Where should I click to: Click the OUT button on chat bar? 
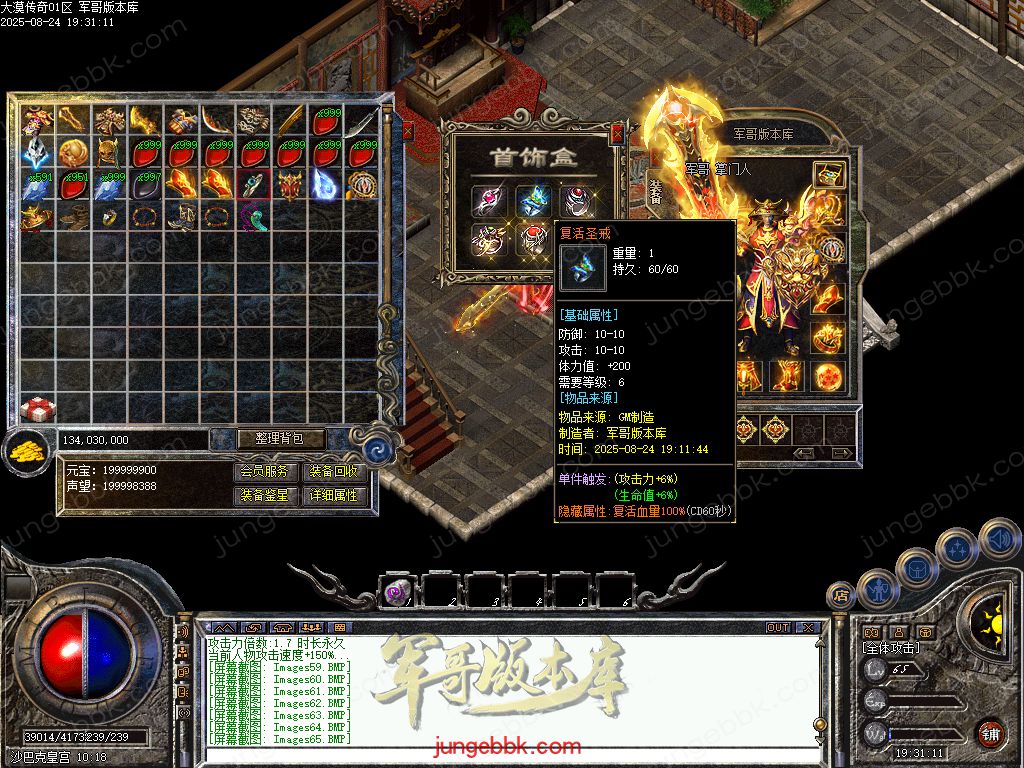click(777, 628)
